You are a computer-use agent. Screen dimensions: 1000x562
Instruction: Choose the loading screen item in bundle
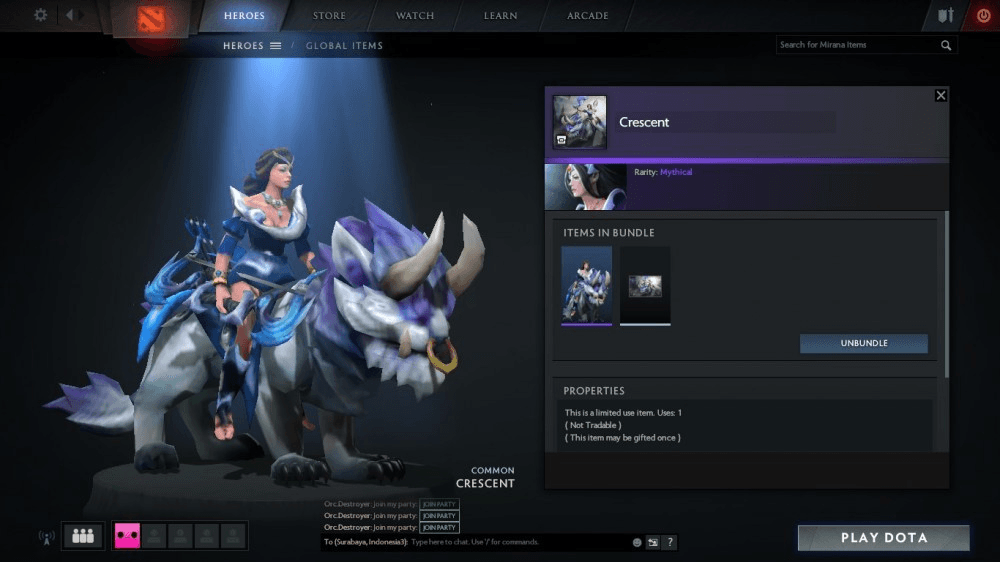645,286
